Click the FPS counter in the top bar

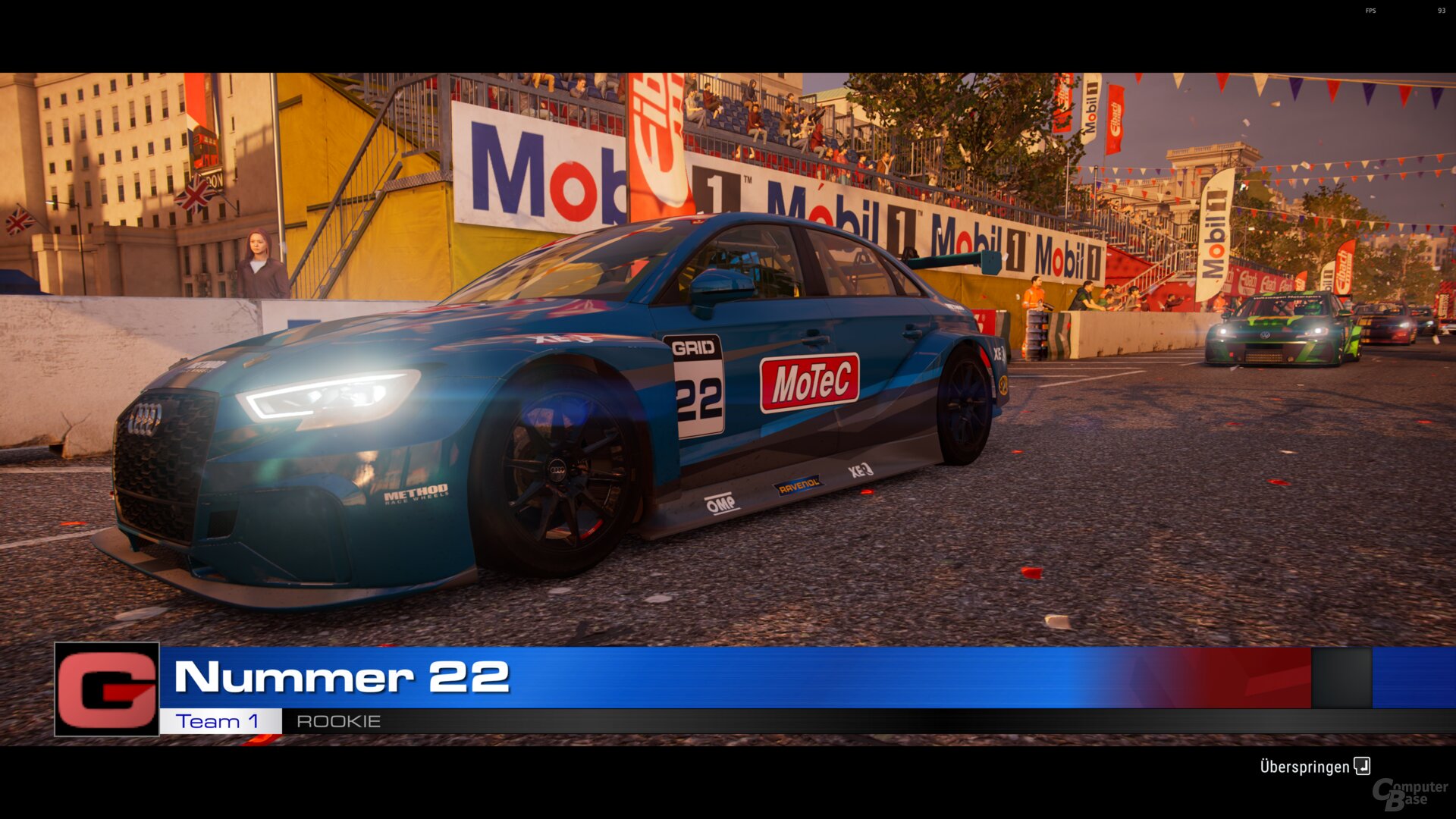[x=1371, y=11]
